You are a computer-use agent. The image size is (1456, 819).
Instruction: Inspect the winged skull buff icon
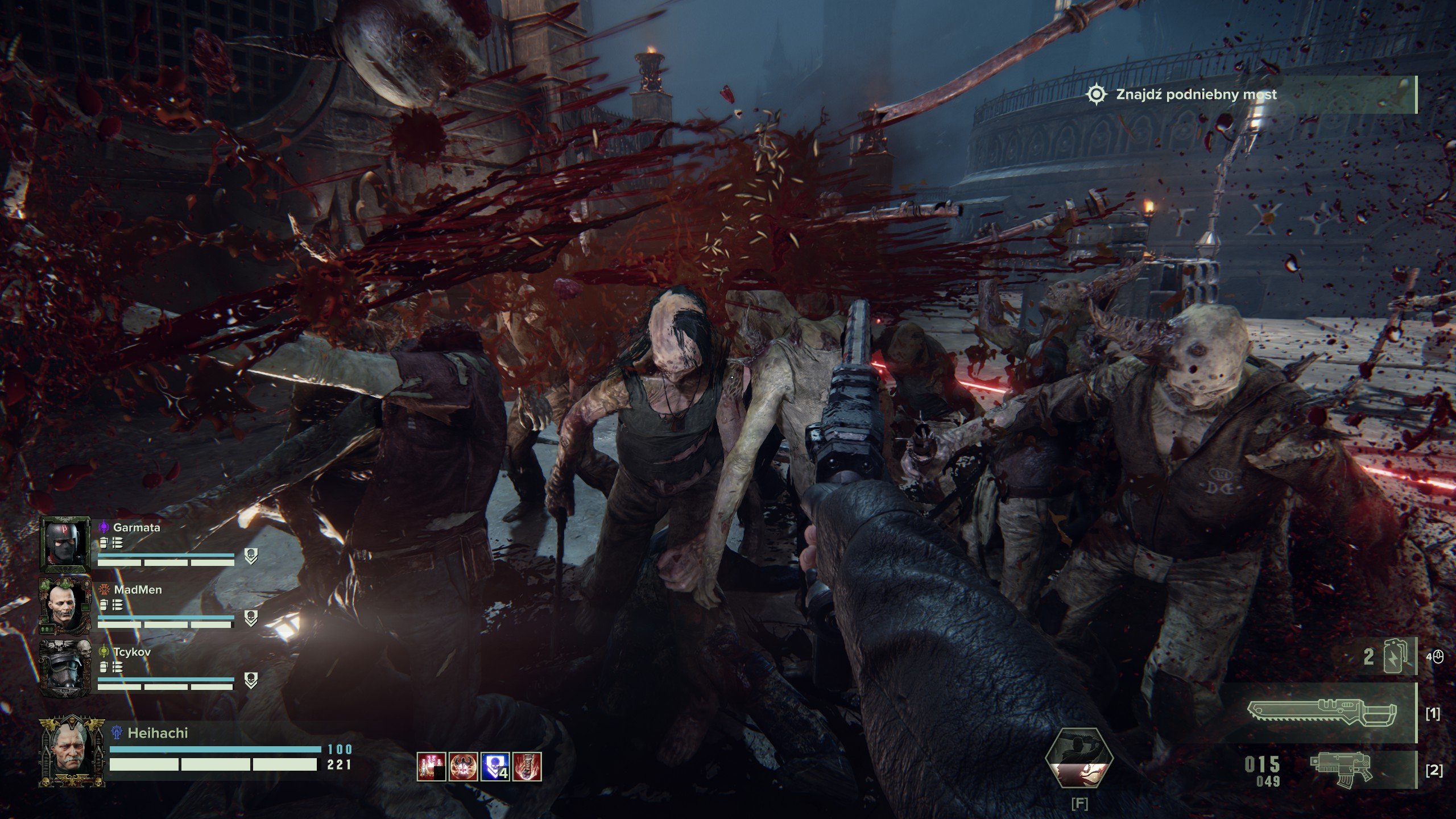pyautogui.click(x=463, y=766)
